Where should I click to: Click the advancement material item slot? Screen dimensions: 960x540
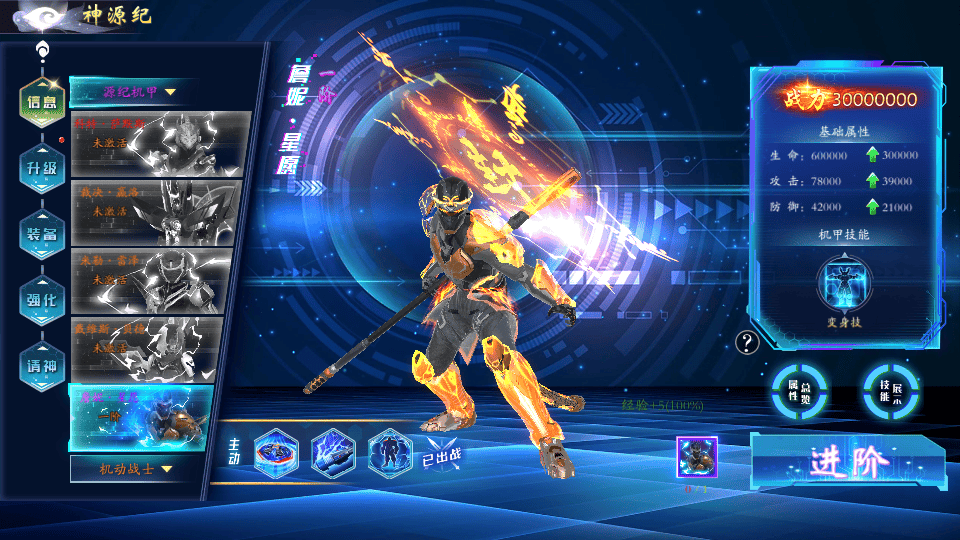[x=696, y=457]
